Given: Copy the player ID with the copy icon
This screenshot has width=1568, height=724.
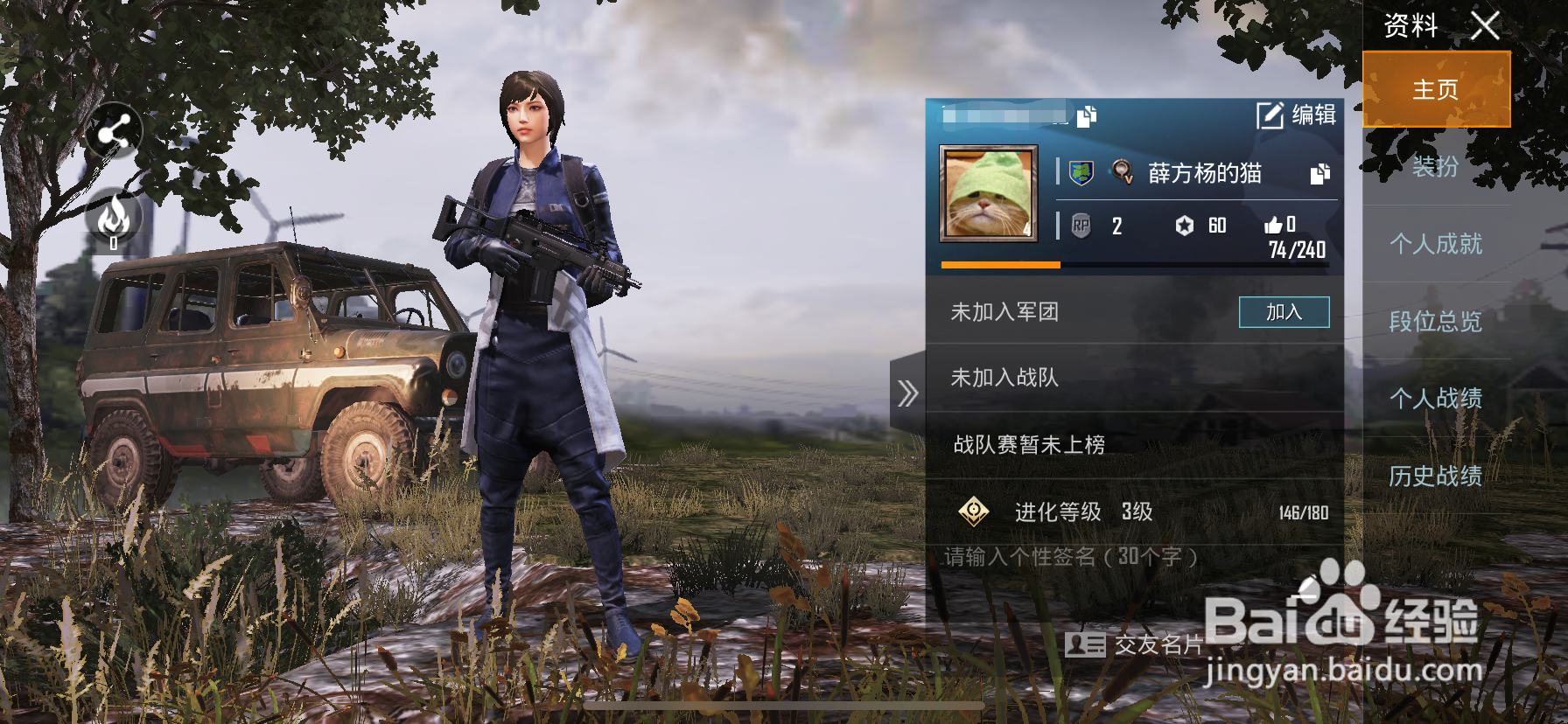Looking at the screenshot, I should coord(1088,114).
